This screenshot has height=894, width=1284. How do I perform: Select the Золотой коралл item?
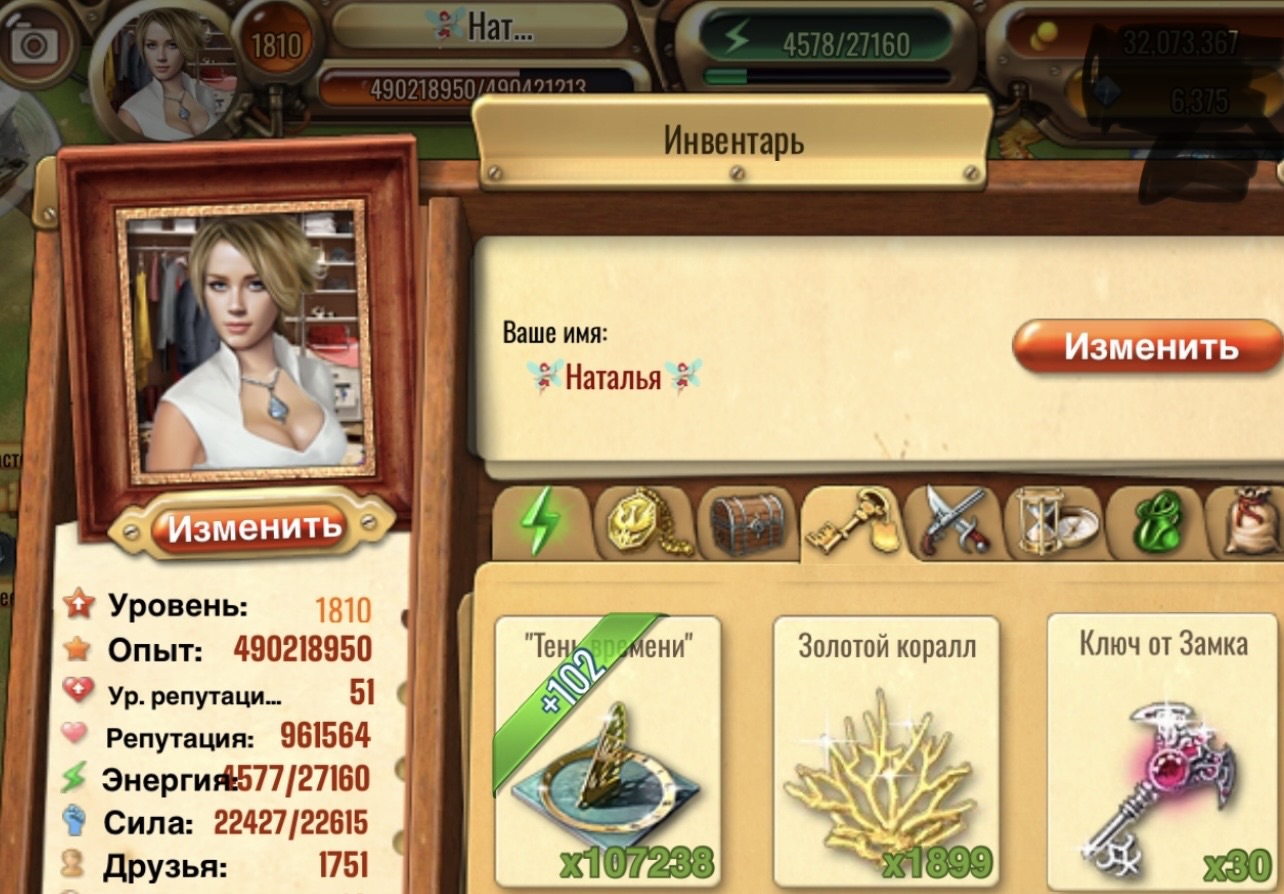coord(886,750)
